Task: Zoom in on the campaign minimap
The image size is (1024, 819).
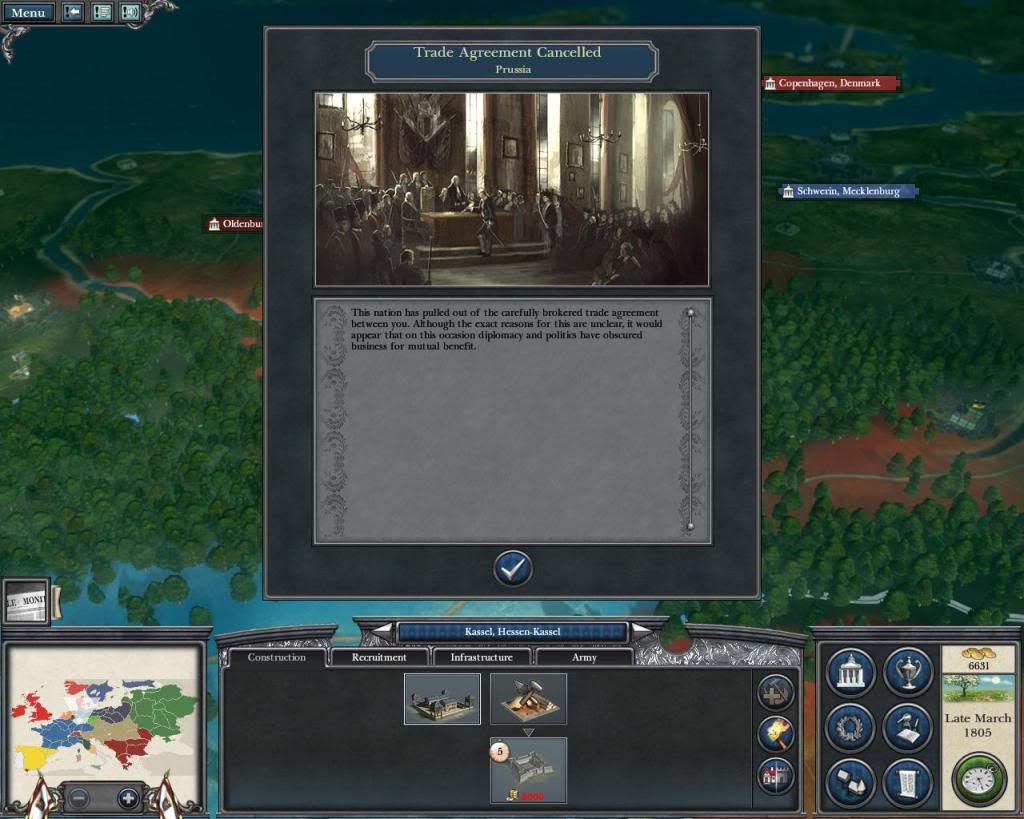Action: (128, 798)
